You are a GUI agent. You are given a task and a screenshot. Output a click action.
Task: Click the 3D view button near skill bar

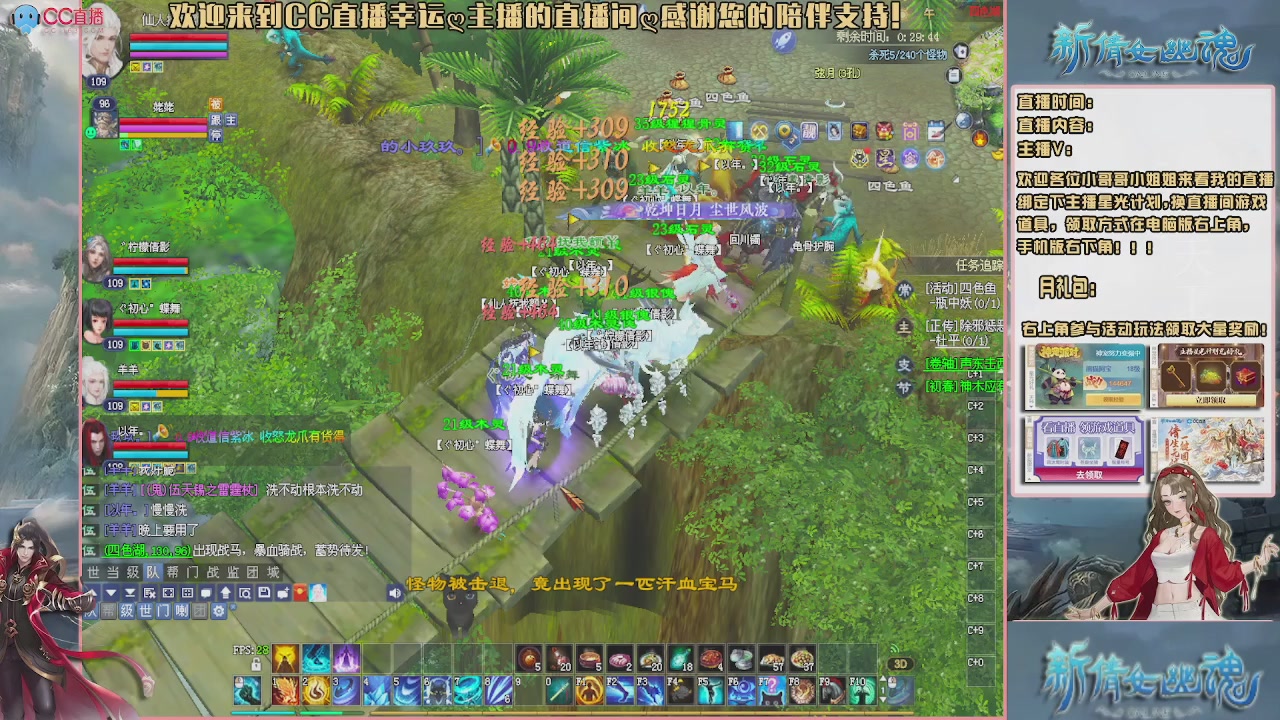[903, 663]
